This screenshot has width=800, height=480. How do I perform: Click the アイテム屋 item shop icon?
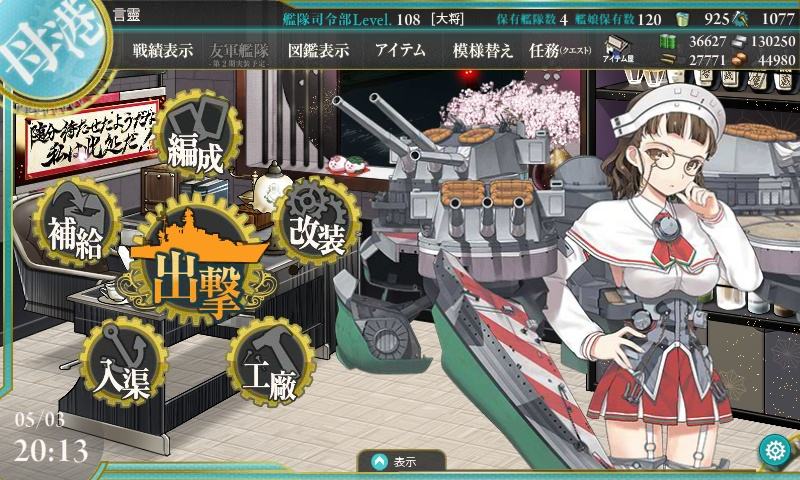pos(617,50)
